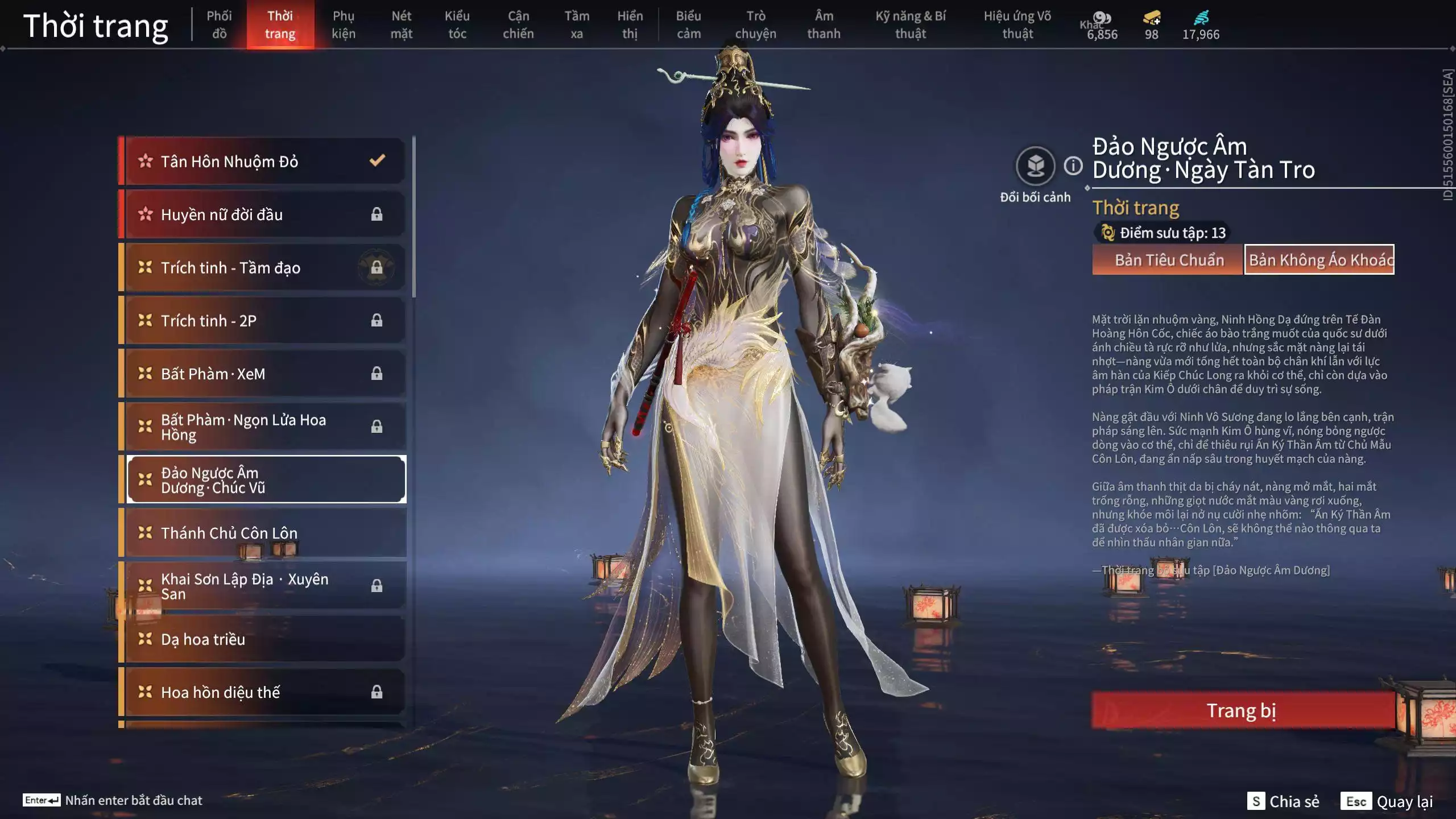Switch to the Kiểu tóc tab
The image size is (1456, 819).
click(x=458, y=24)
